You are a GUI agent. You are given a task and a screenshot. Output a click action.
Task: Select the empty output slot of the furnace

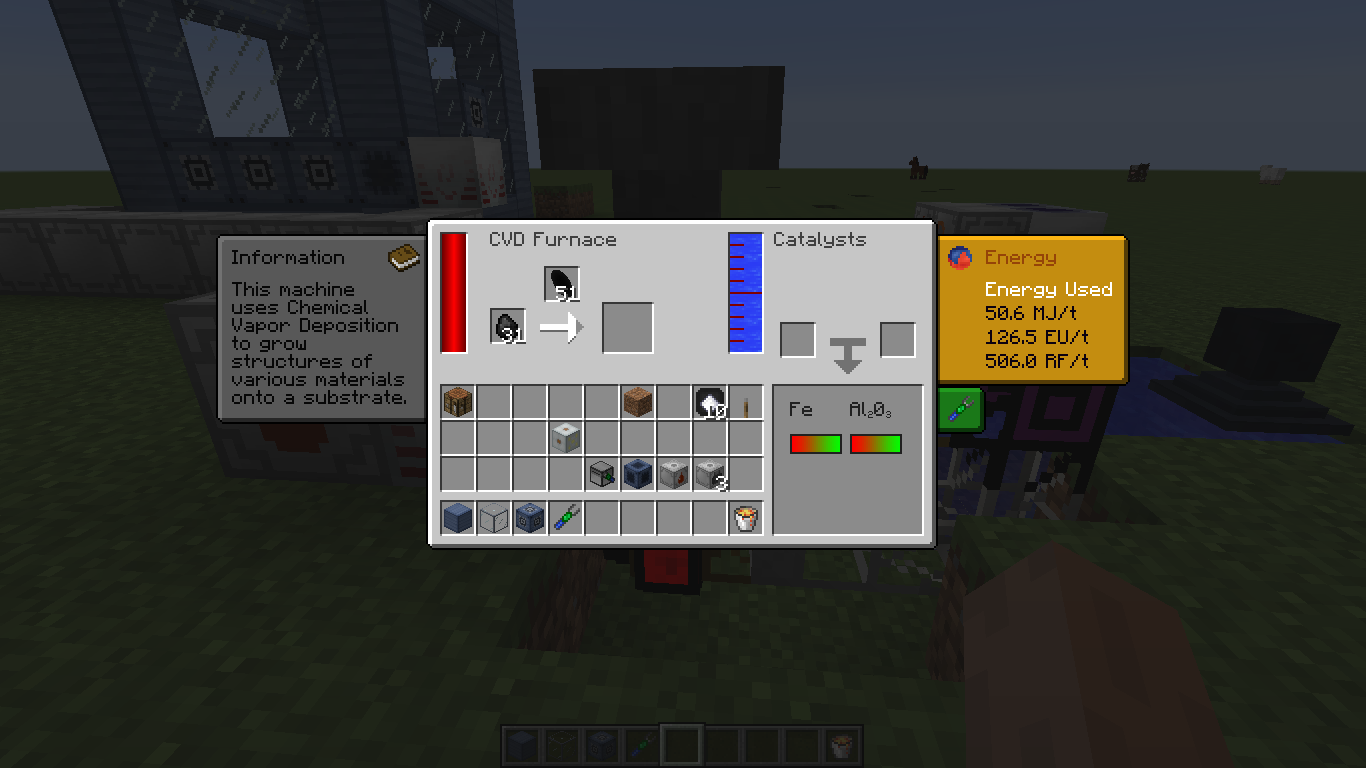627,326
